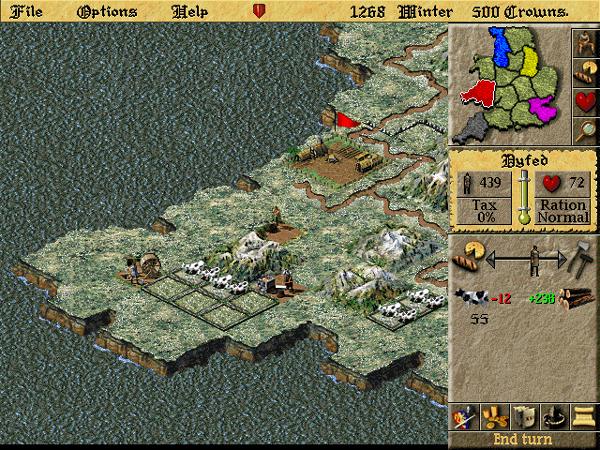Activate the magnifying glass icon
This screenshot has height=450, width=600.
coord(584,130)
